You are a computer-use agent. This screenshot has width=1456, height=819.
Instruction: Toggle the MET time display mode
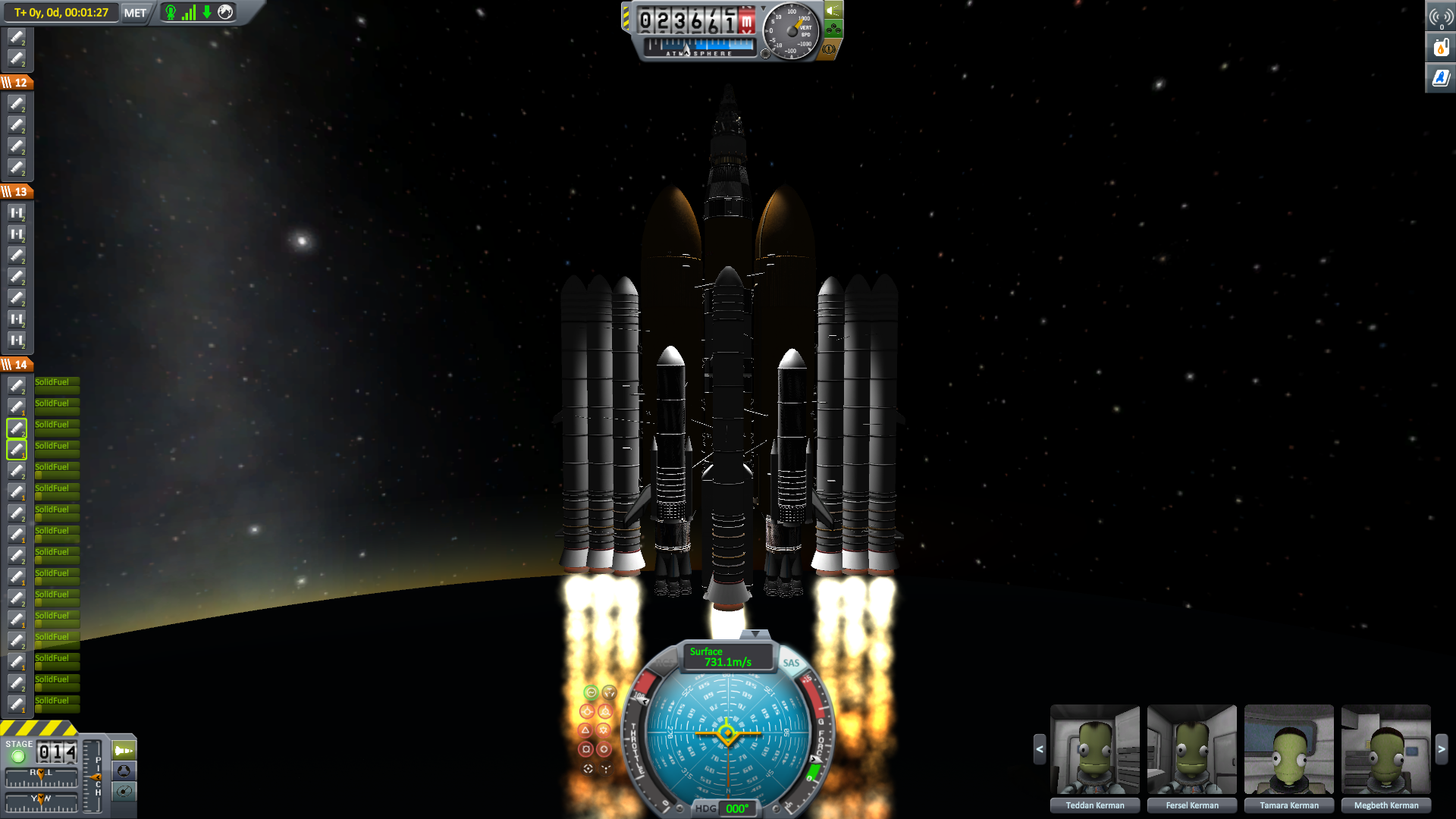point(135,13)
